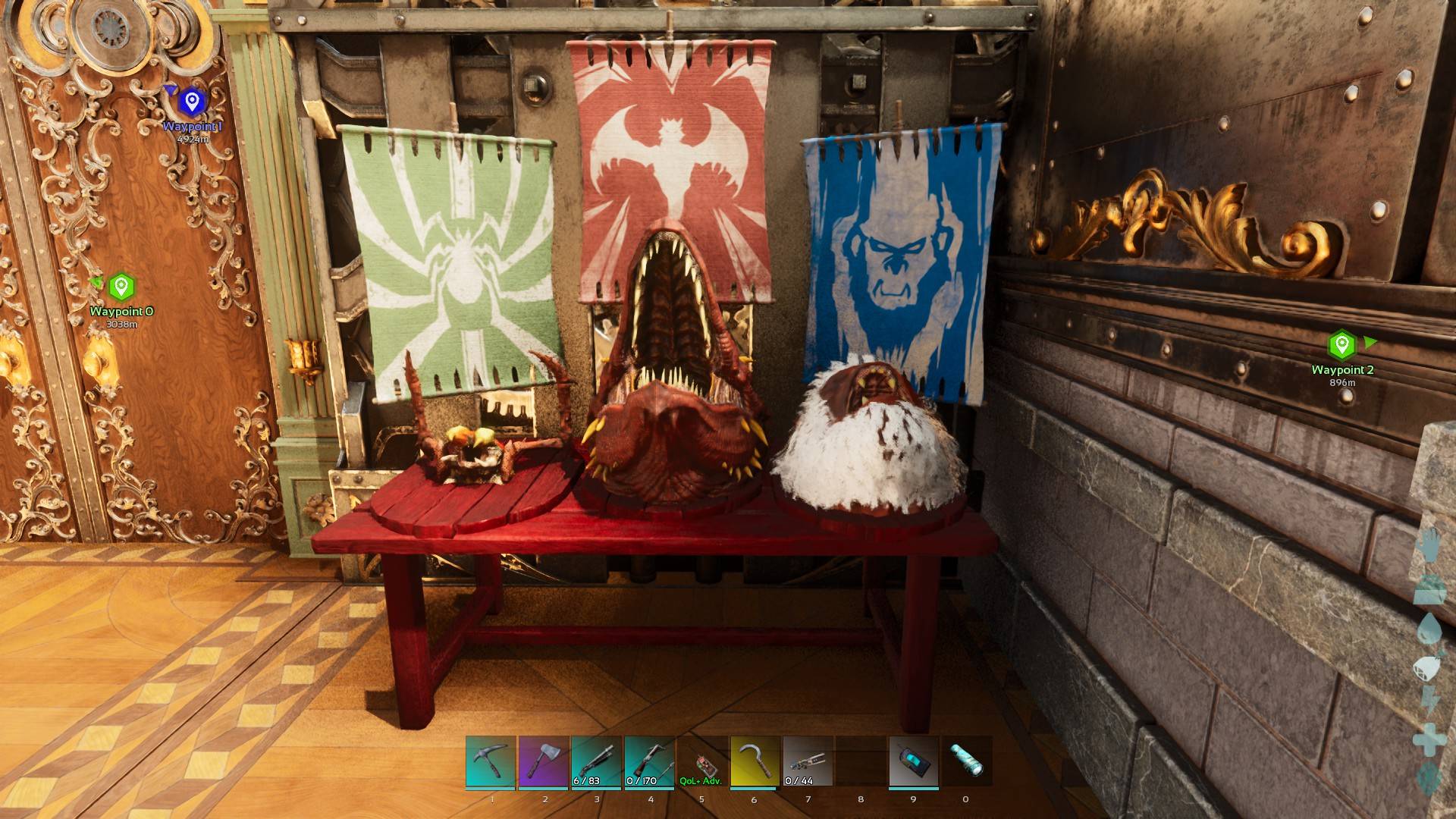Select the Waypoint 2 marker at 896m
Screen dimensions: 1456x819
pos(1341,344)
